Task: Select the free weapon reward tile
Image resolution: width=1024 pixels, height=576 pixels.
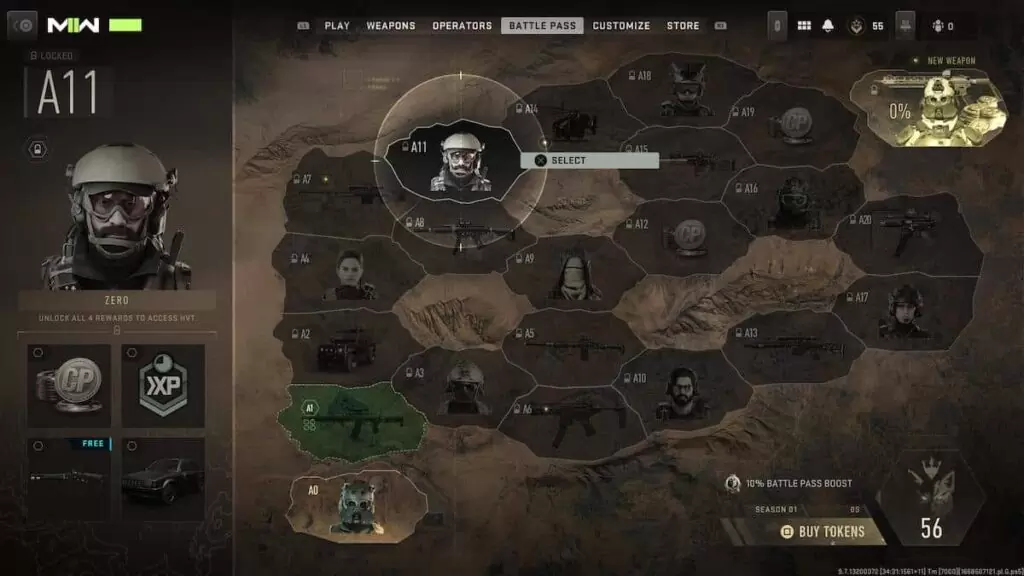Action: tap(69, 479)
